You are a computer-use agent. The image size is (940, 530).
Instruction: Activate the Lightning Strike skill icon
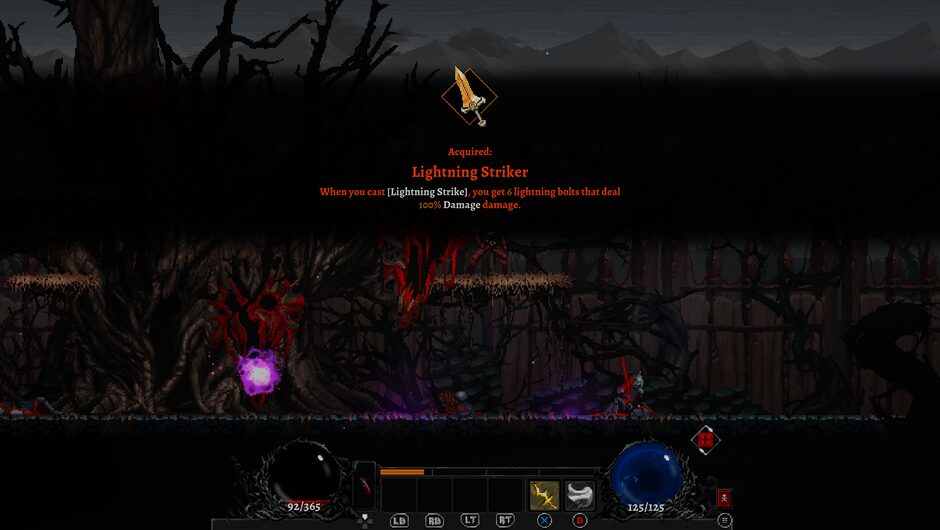[x=544, y=495]
